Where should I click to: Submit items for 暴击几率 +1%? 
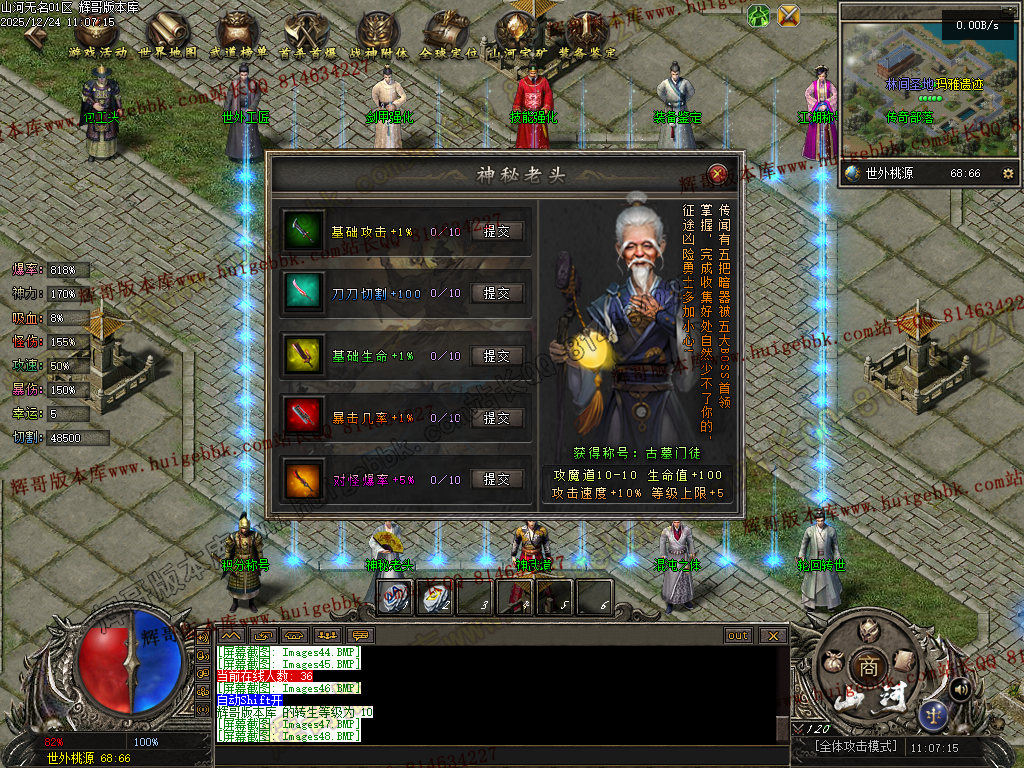pos(497,417)
